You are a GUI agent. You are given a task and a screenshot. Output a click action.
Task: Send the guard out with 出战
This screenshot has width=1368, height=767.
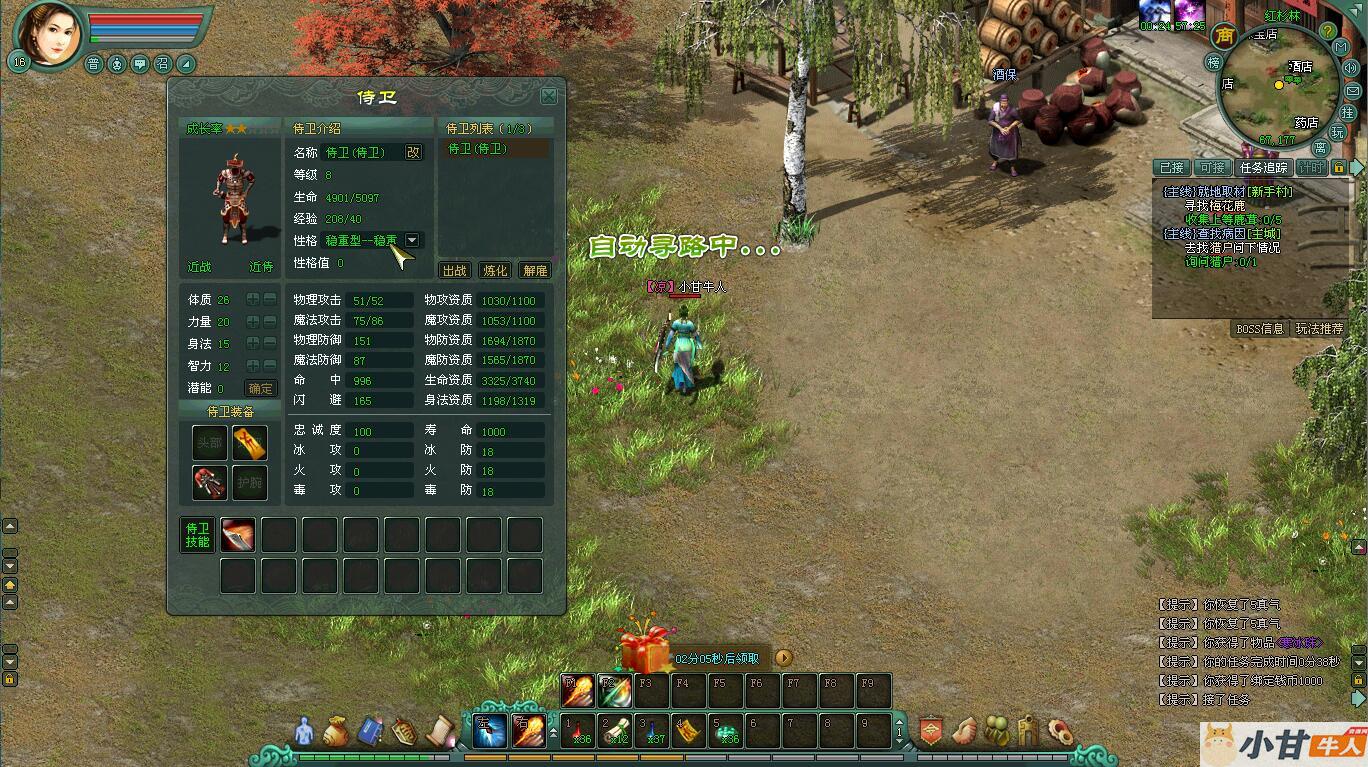tap(455, 270)
